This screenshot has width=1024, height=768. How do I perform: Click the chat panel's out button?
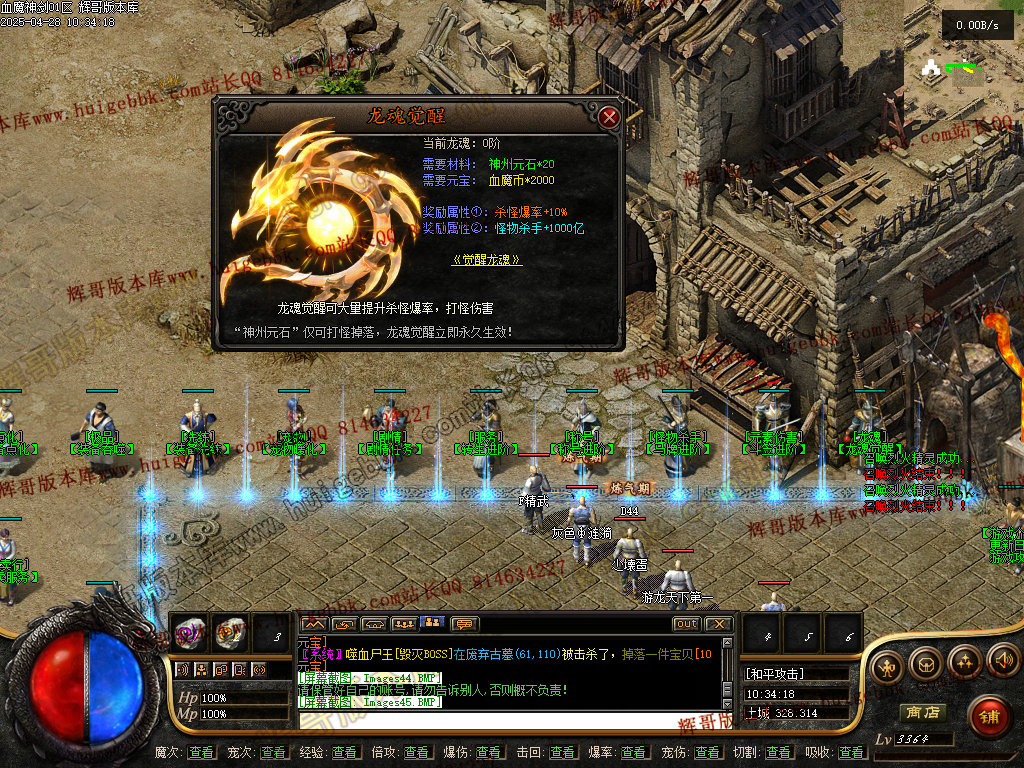pyautogui.click(x=686, y=624)
